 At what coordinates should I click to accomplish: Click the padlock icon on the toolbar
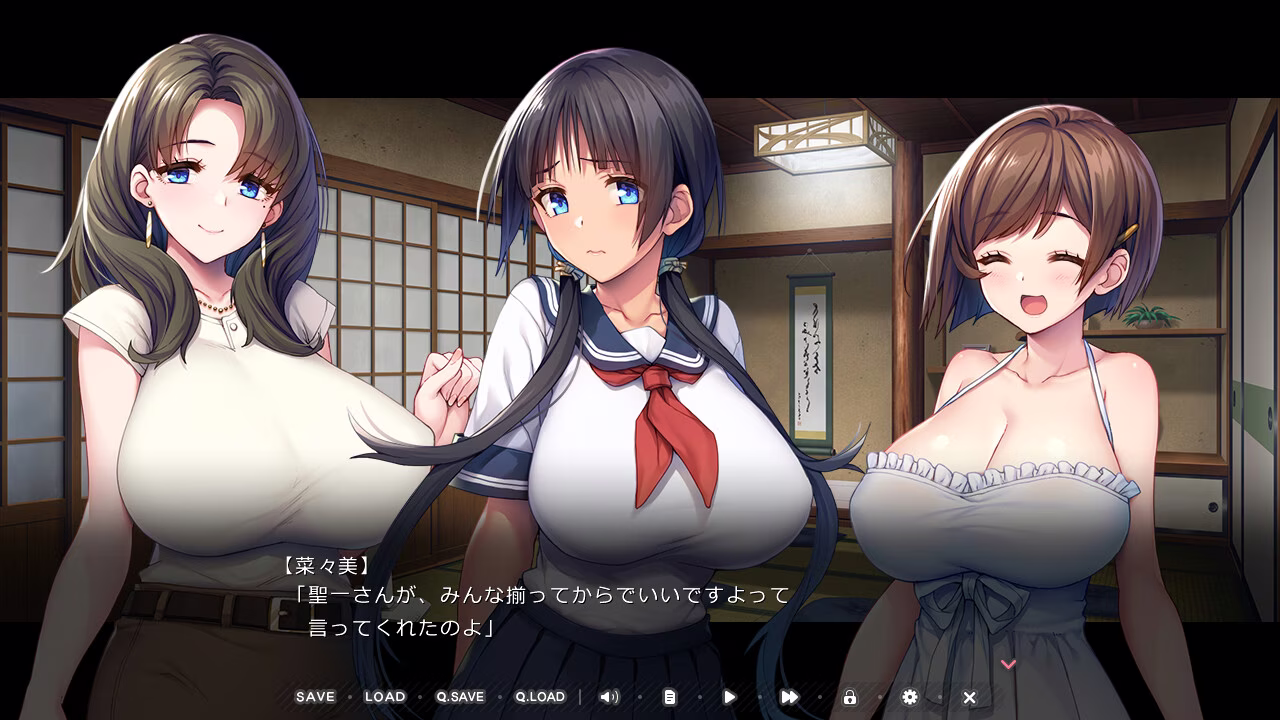click(849, 697)
